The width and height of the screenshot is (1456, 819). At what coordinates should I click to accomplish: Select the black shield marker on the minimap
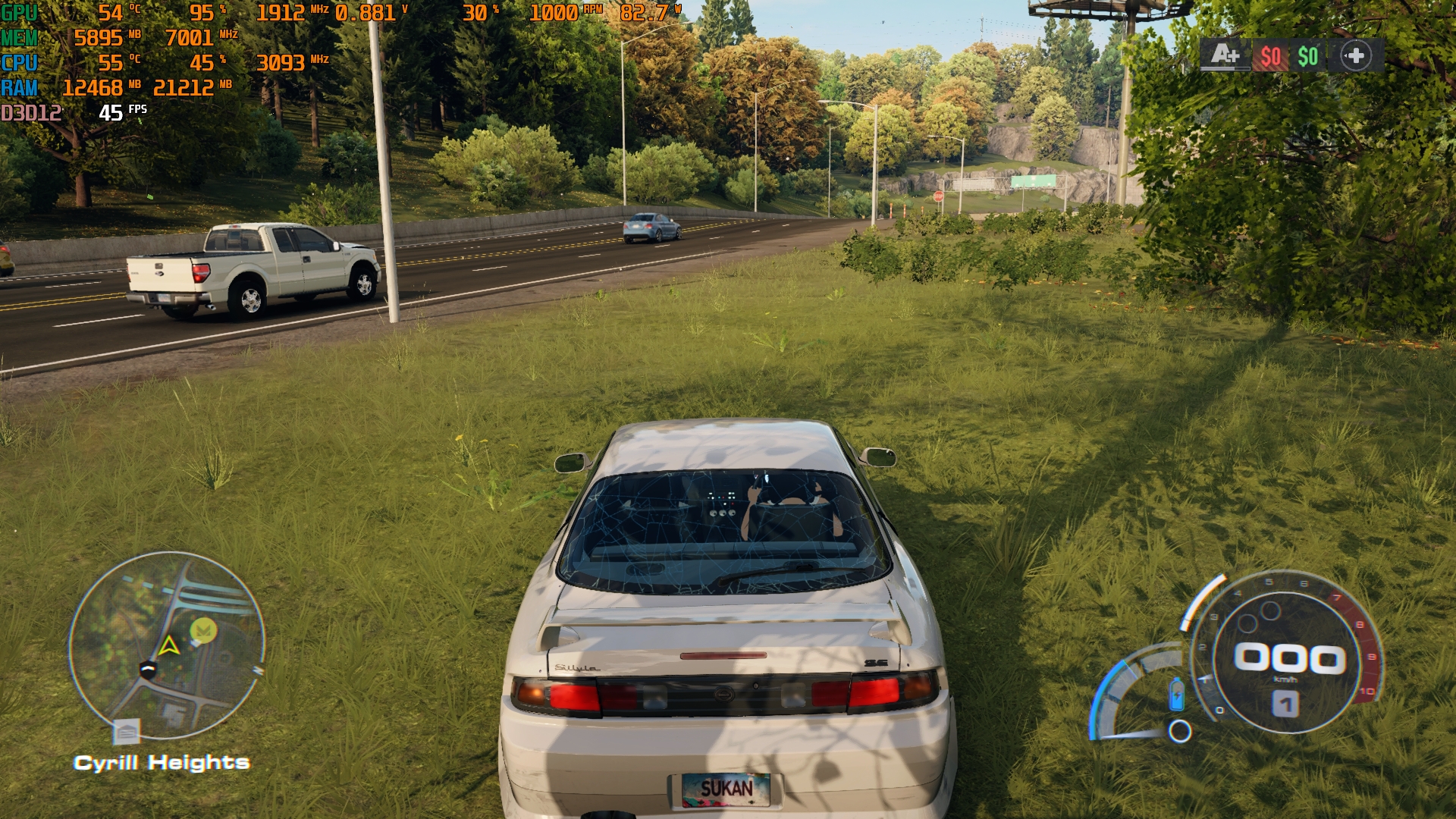[x=148, y=669]
